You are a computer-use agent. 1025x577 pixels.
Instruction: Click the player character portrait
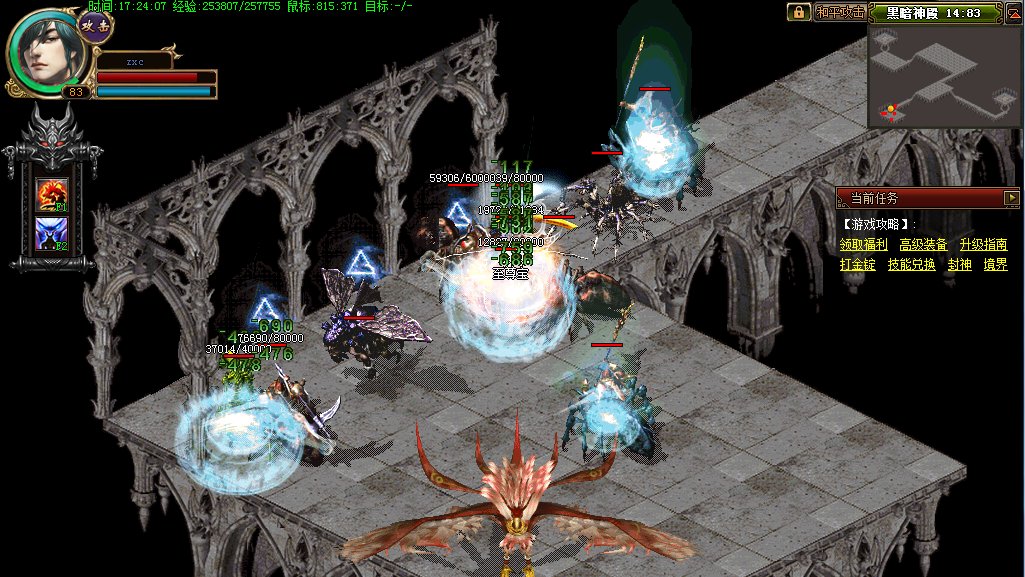coord(46,50)
